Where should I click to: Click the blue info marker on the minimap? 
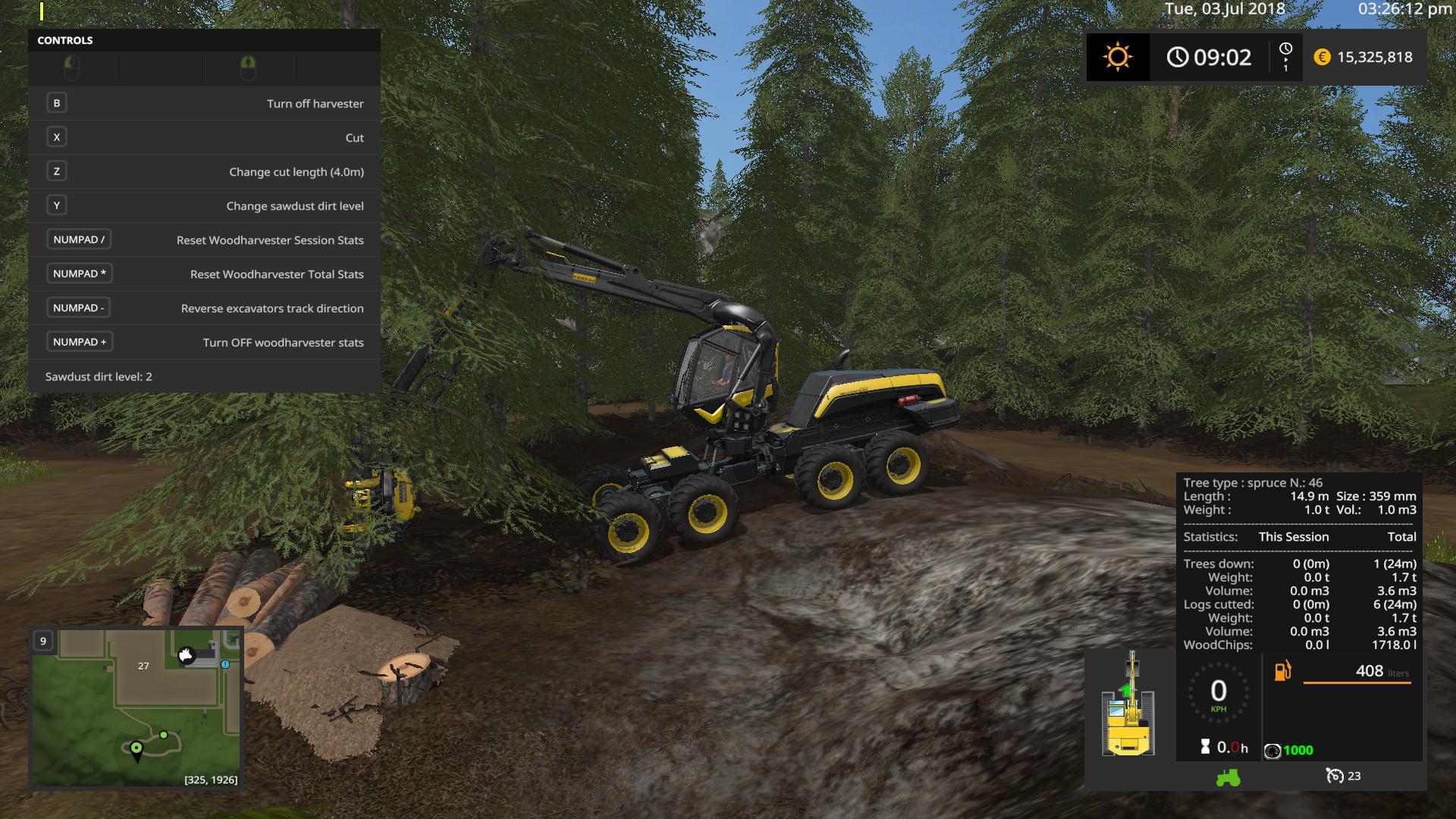click(225, 664)
